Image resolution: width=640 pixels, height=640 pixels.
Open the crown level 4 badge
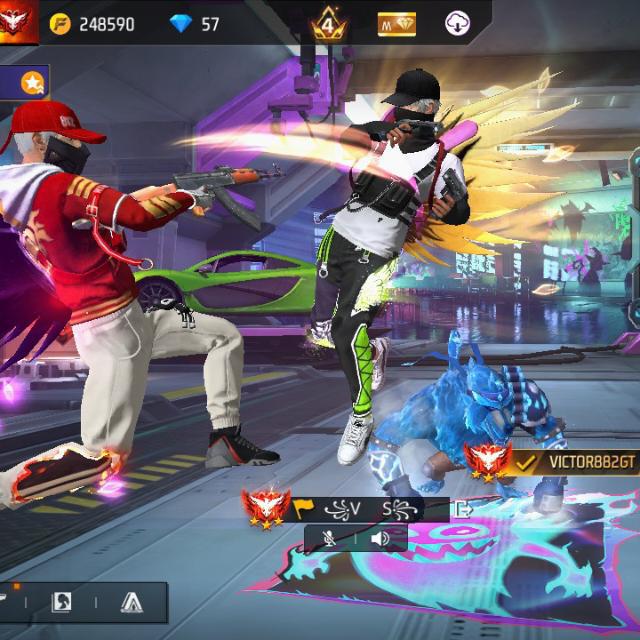click(x=328, y=23)
